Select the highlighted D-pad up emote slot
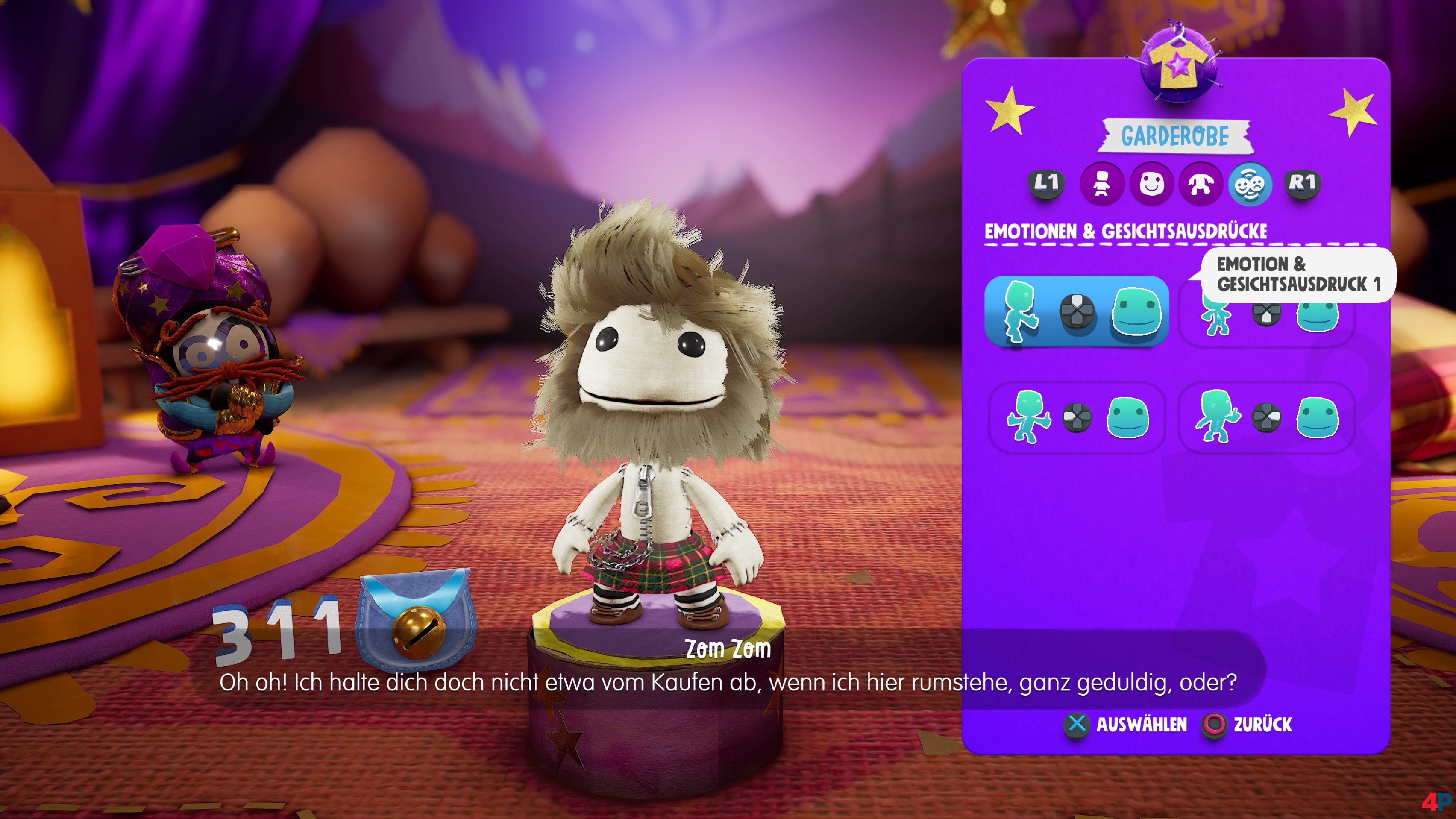The image size is (1456, 819). pyautogui.click(x=1076, y=311)
